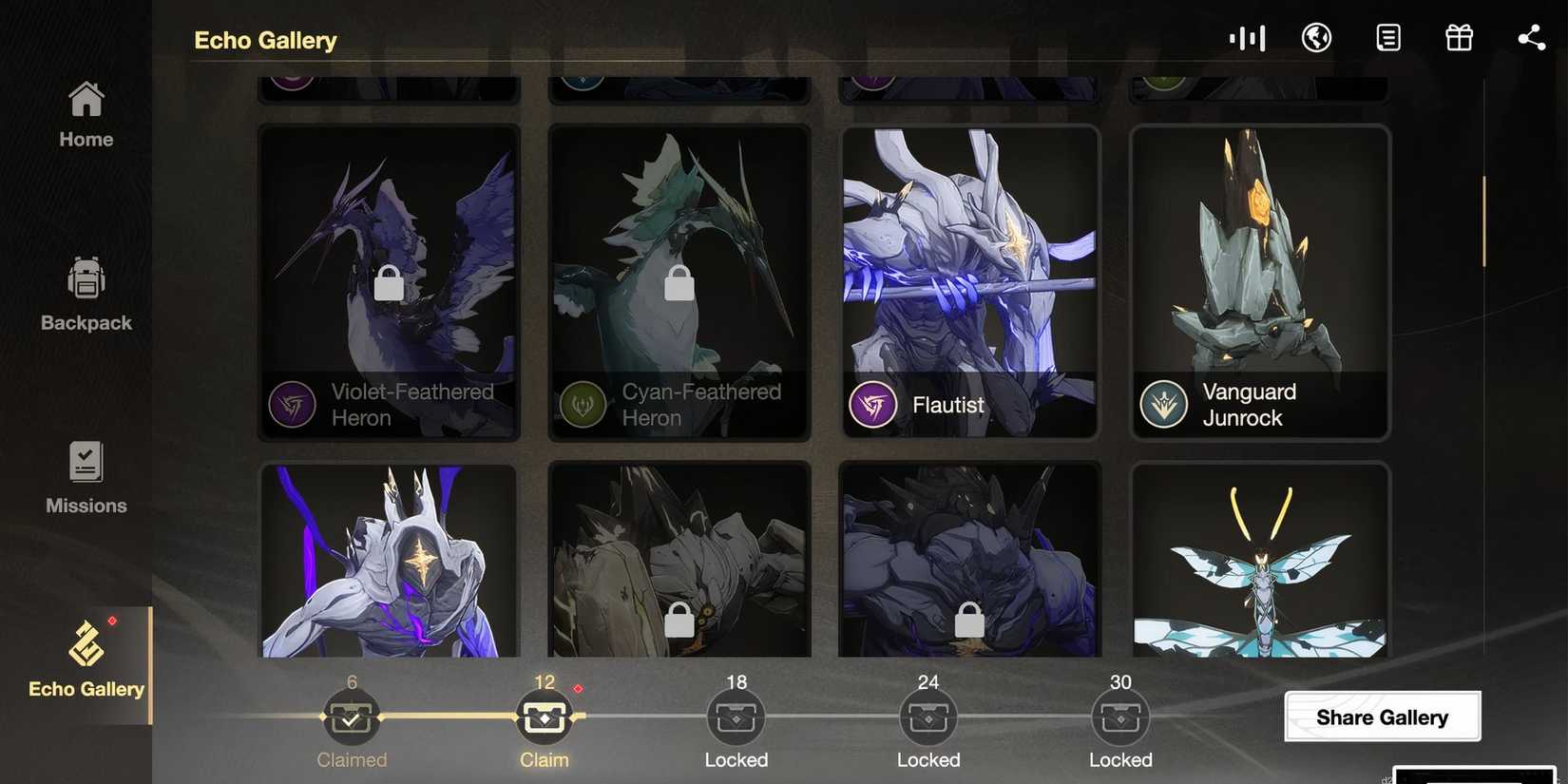Click the share icon in the top bar
The image size is (1568, 784).
(x=1532, y=38)
